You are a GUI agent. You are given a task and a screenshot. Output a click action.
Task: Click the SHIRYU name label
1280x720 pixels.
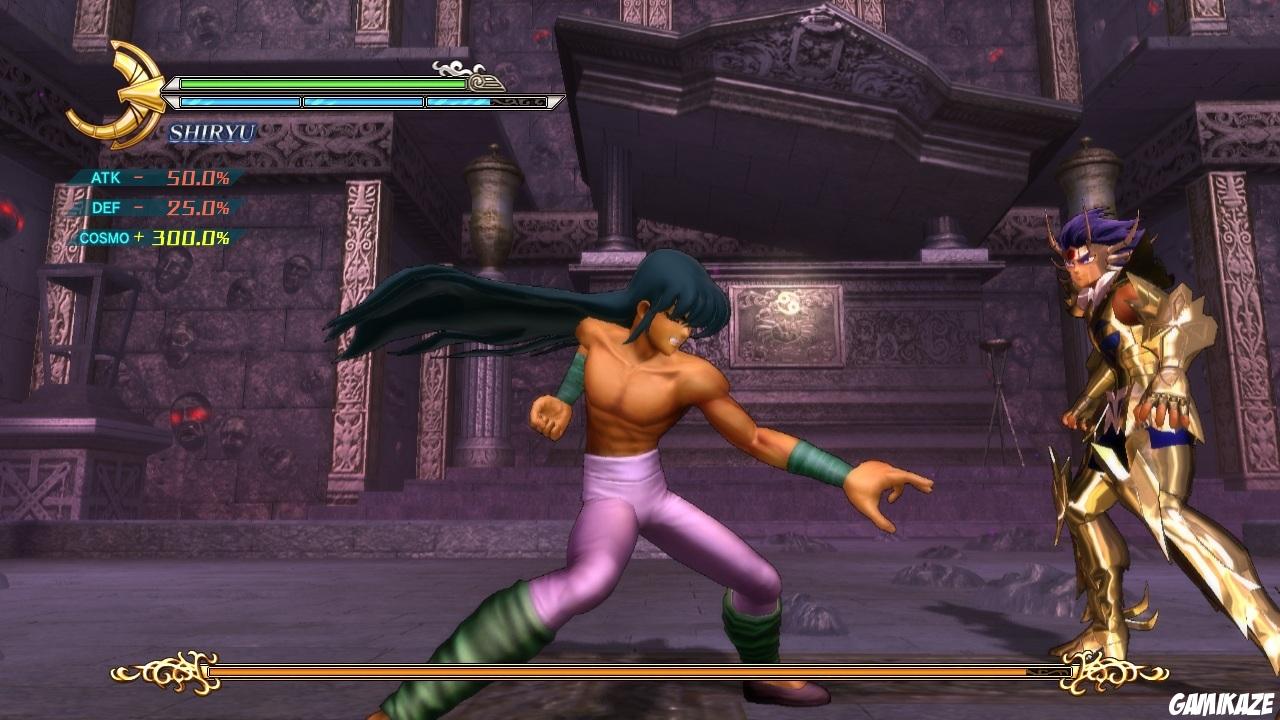point(213,130)
